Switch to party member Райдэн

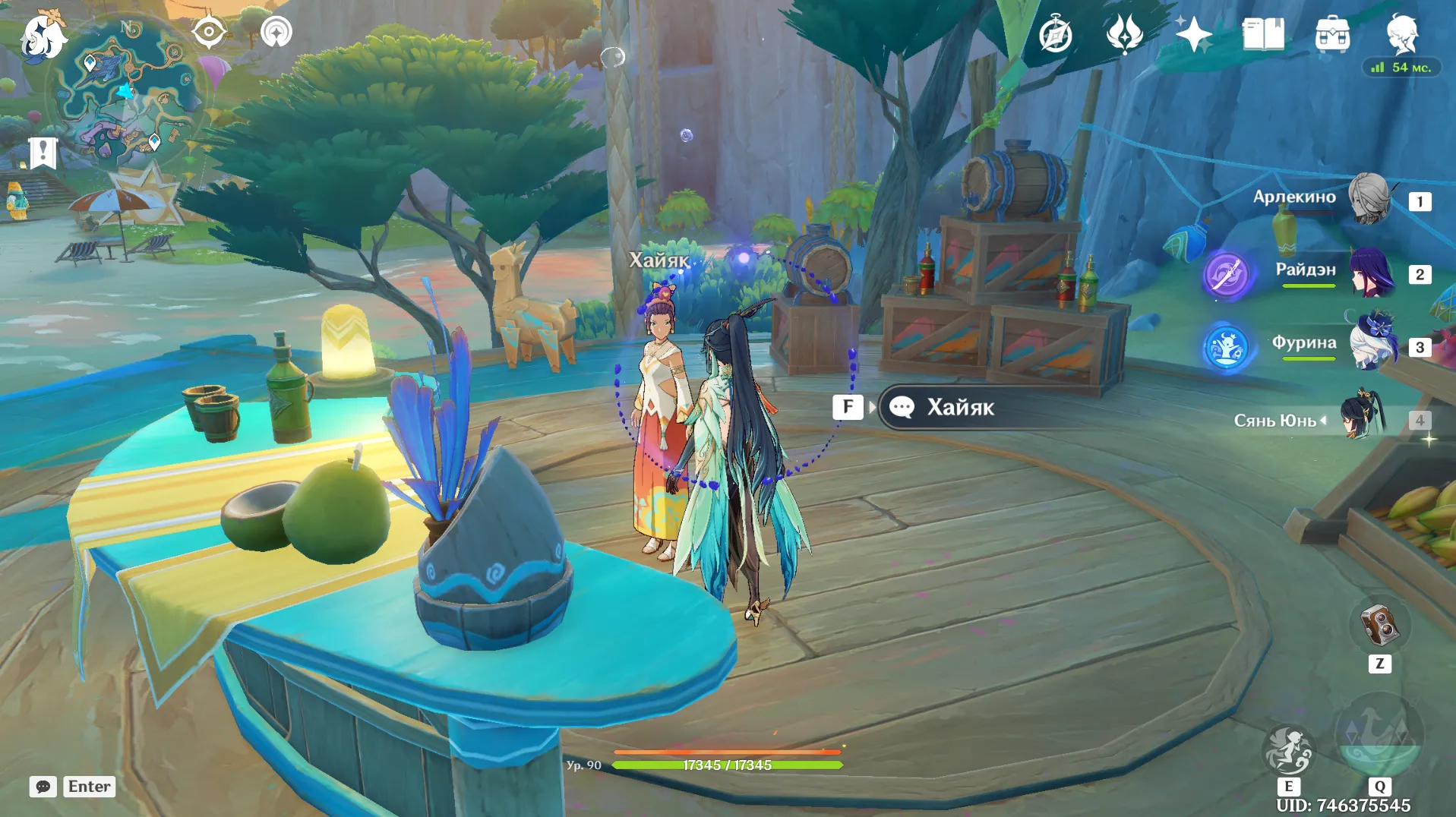(x=1371, y=272)
